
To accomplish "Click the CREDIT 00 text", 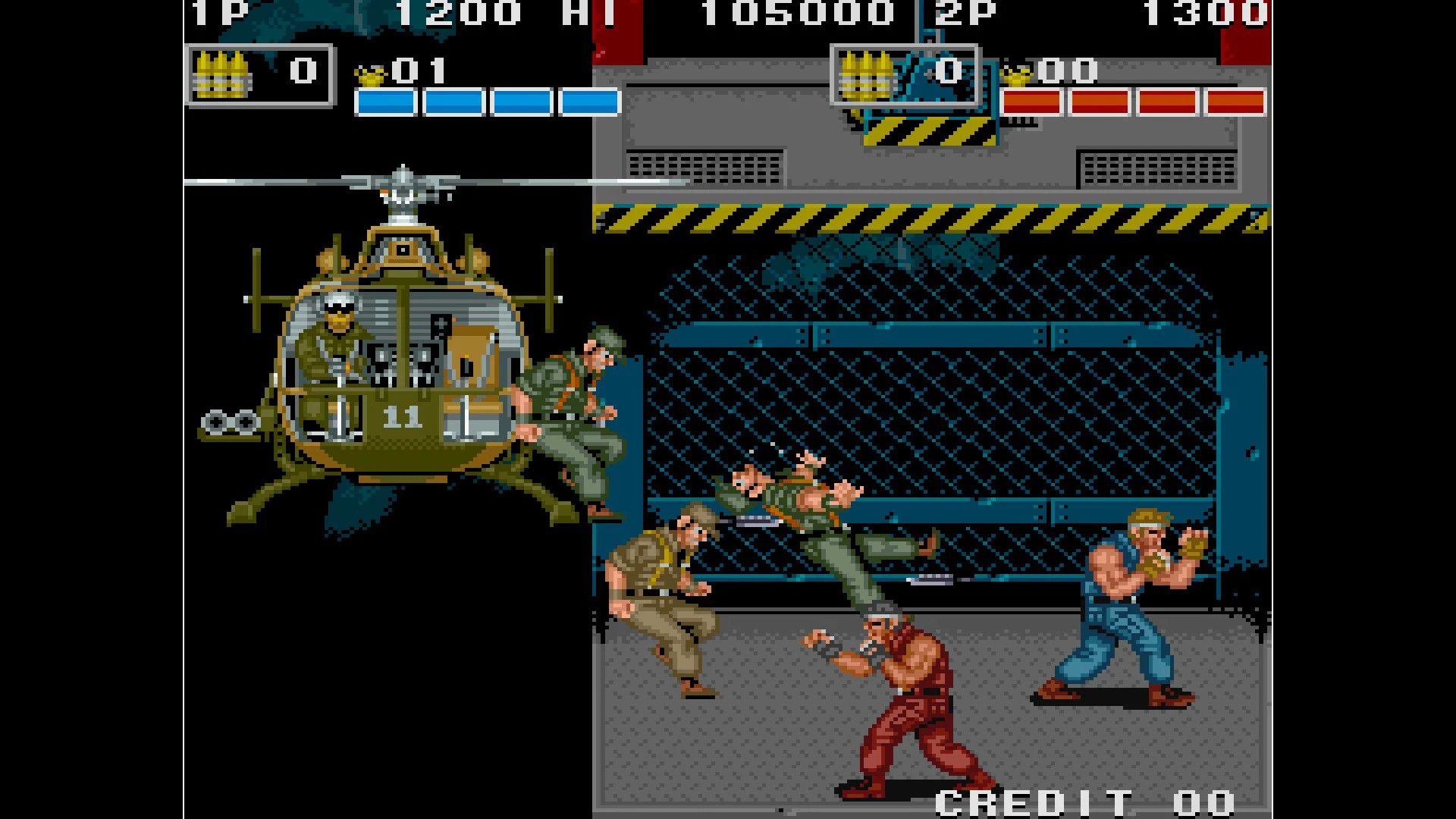I will pyautogui.click(x=1077, y=800).
